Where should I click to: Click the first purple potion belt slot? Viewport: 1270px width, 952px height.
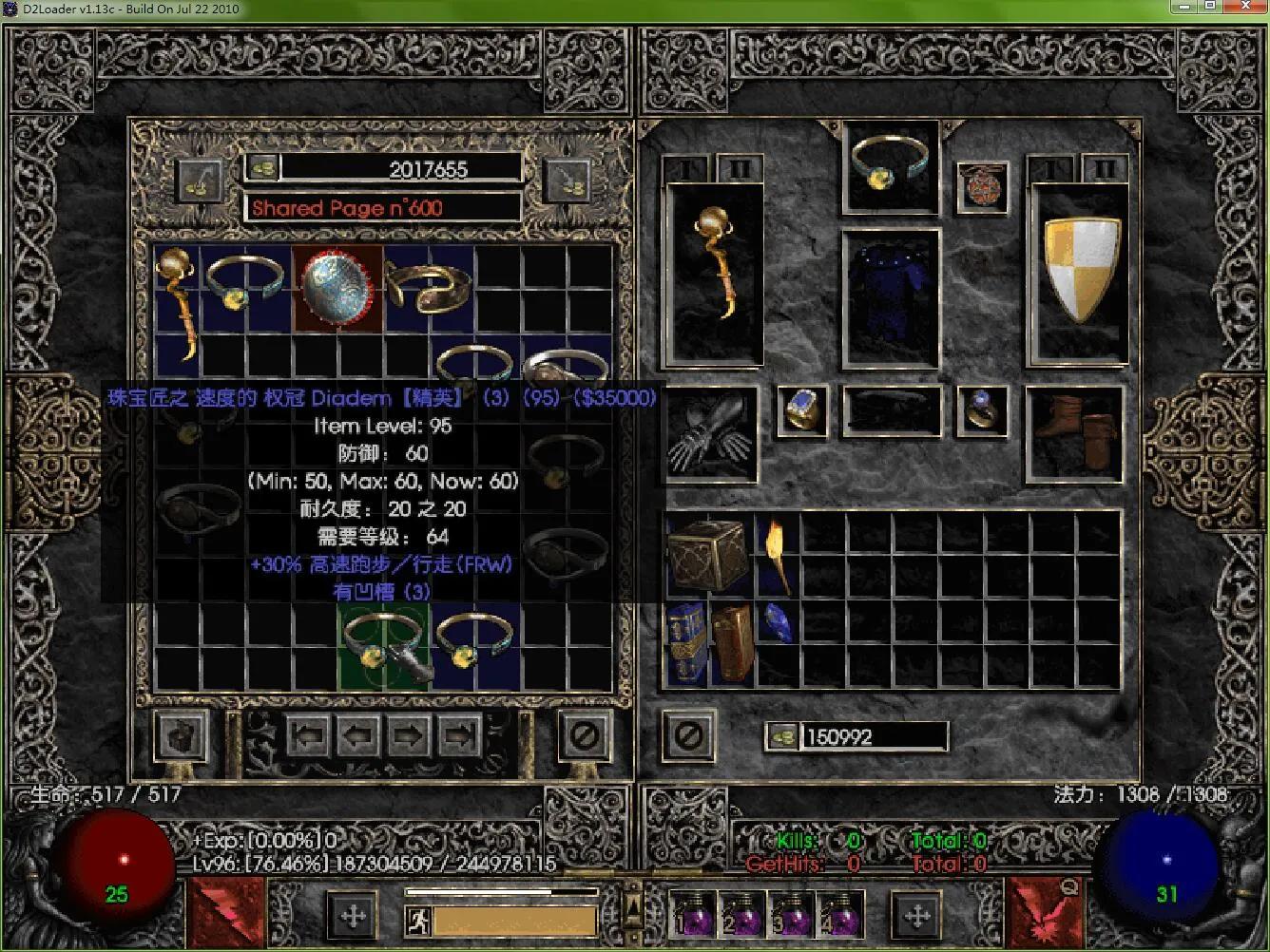(692, 914)
